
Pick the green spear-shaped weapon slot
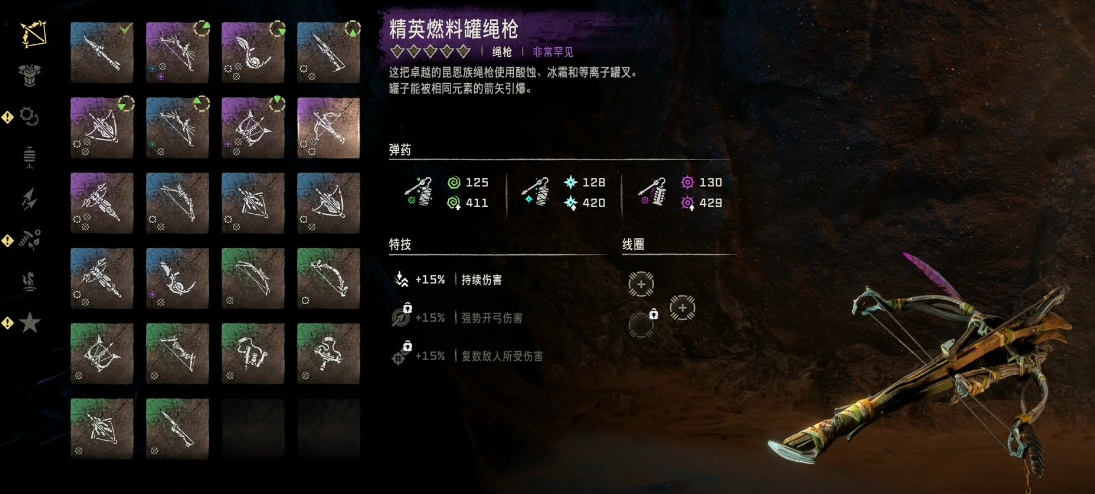pos(177,428)
